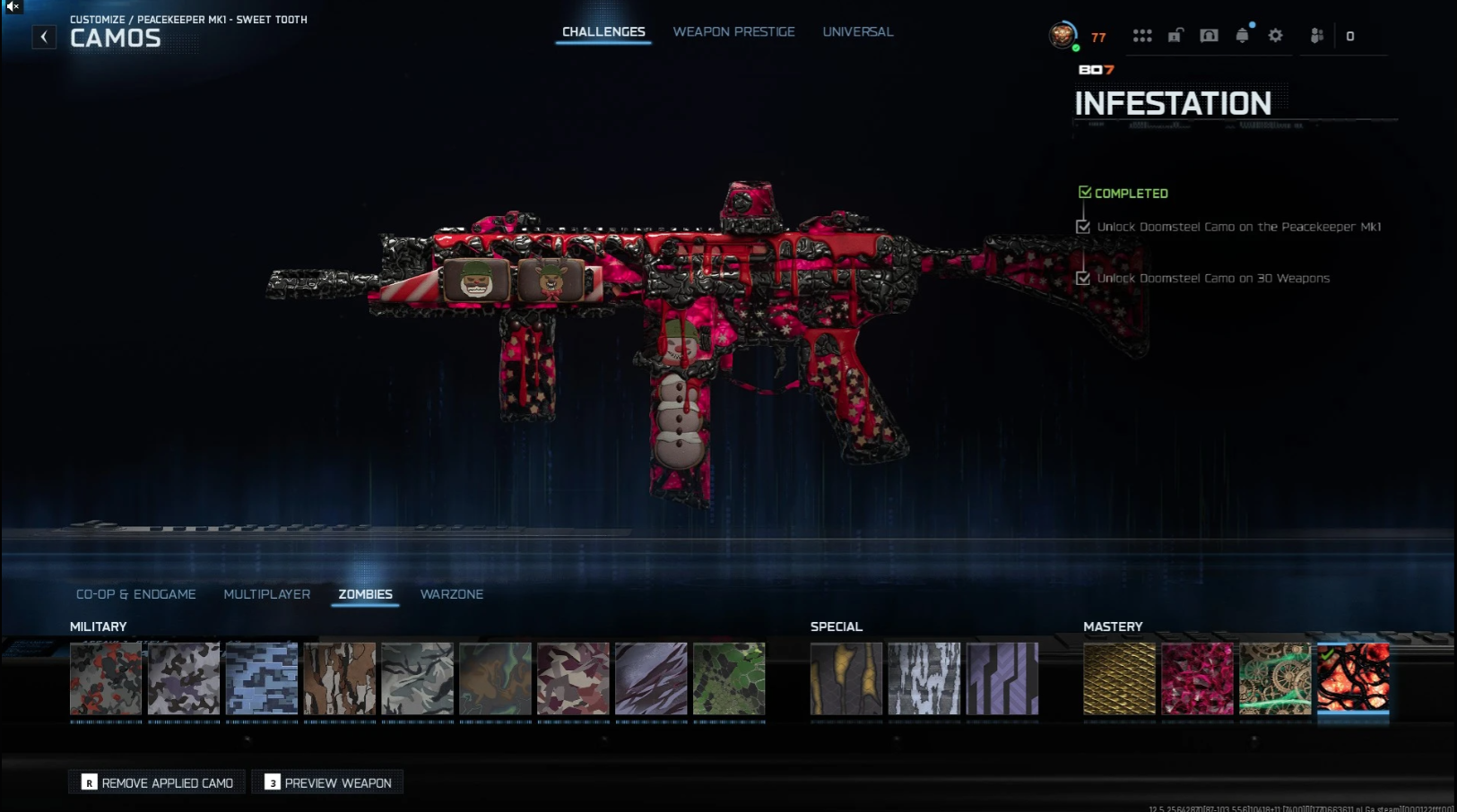Open the grid menu icon
The image size is (1457, 812).
[1141, 36]
